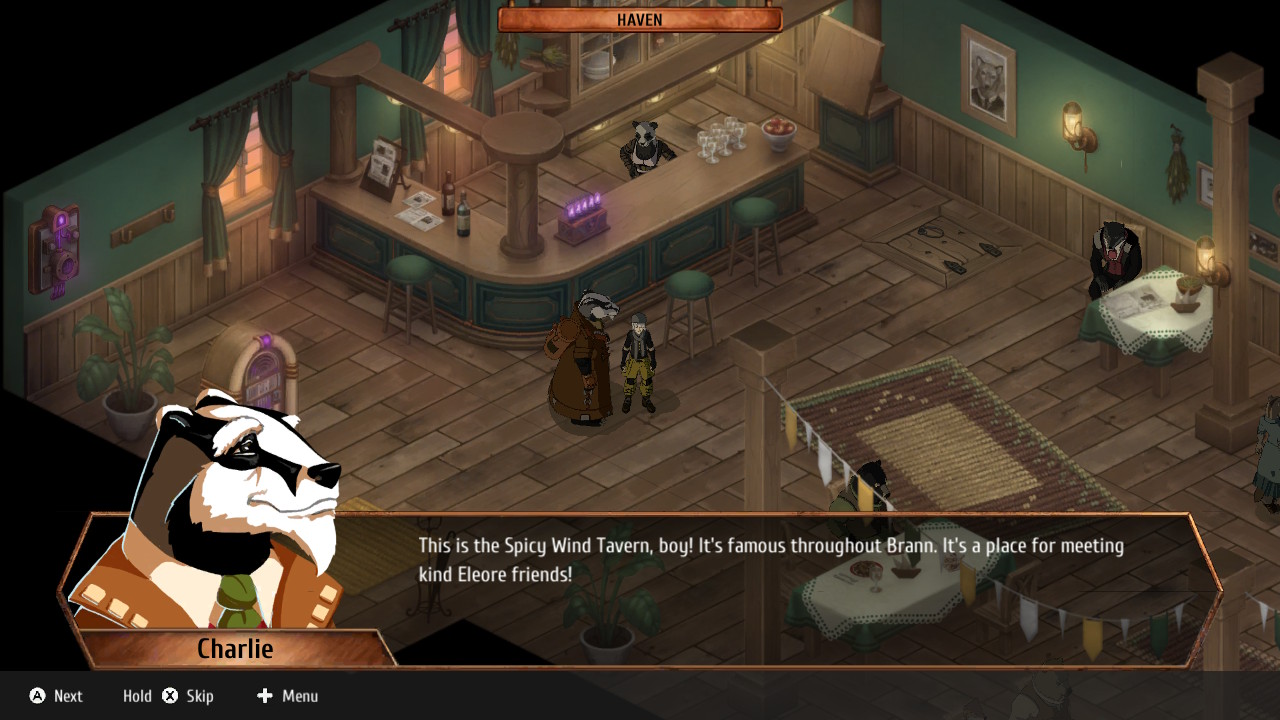Click the Hold text near Skip
This screenshot has width=1280, height=720.
click(x=137, y=696)
